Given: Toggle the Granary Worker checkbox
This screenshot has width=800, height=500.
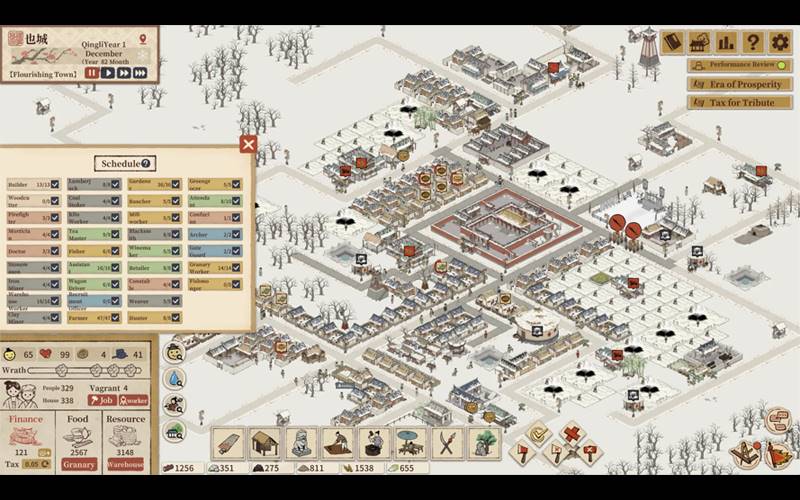Looking at the screenshot, I should [236, 268].
